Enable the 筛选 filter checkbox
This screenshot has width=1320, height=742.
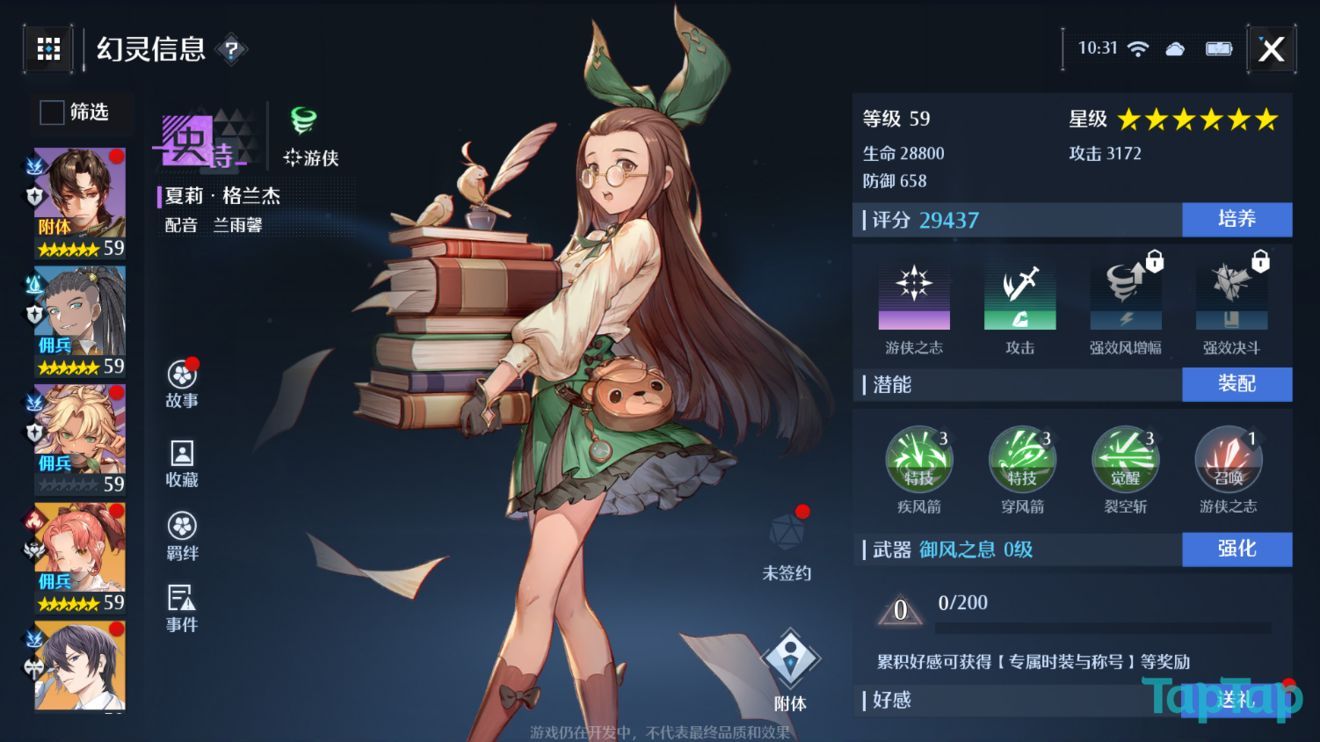click(50, 113)
